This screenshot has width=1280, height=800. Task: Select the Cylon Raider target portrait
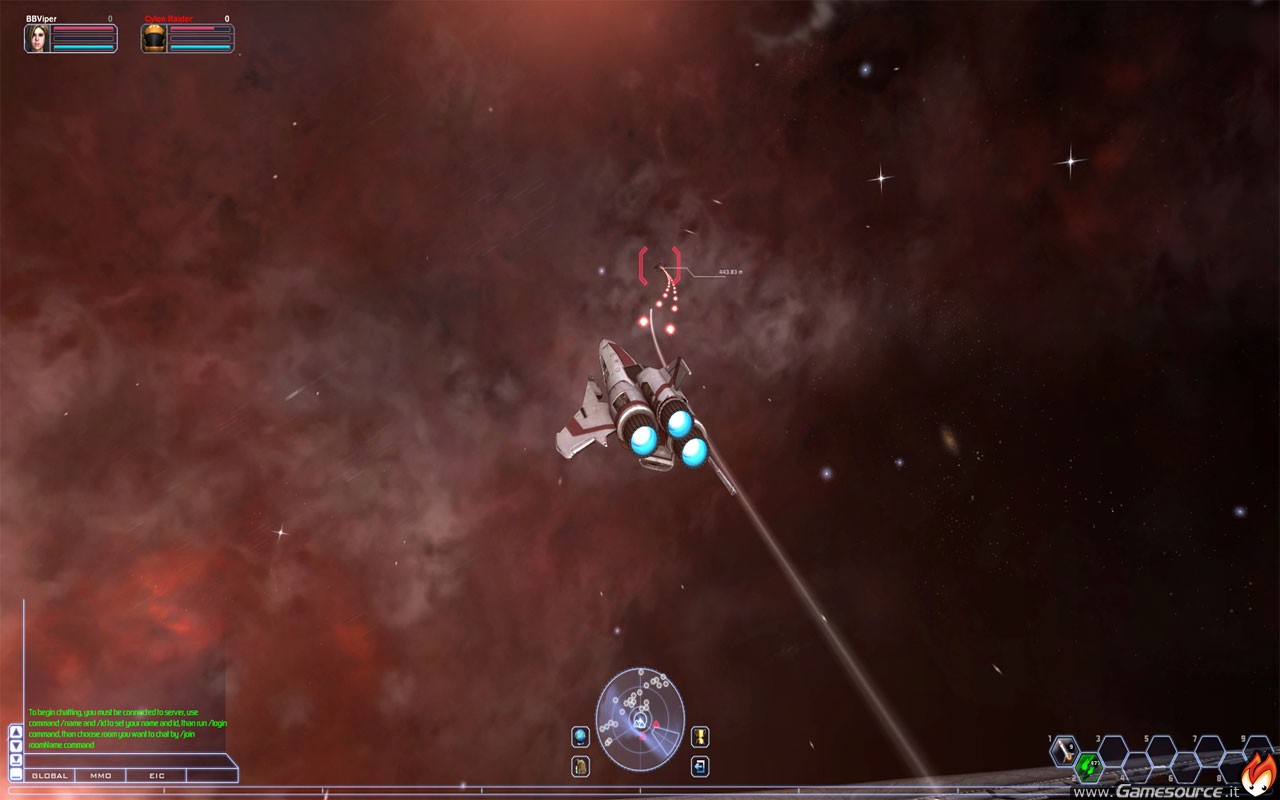point(154,38)
